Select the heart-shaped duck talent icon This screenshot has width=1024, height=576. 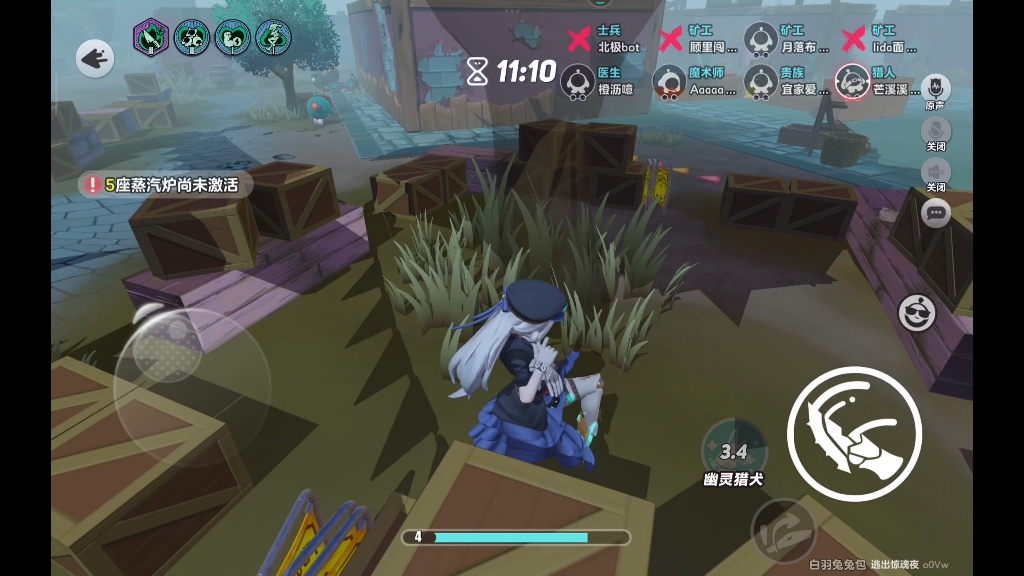tap(232, 39)
